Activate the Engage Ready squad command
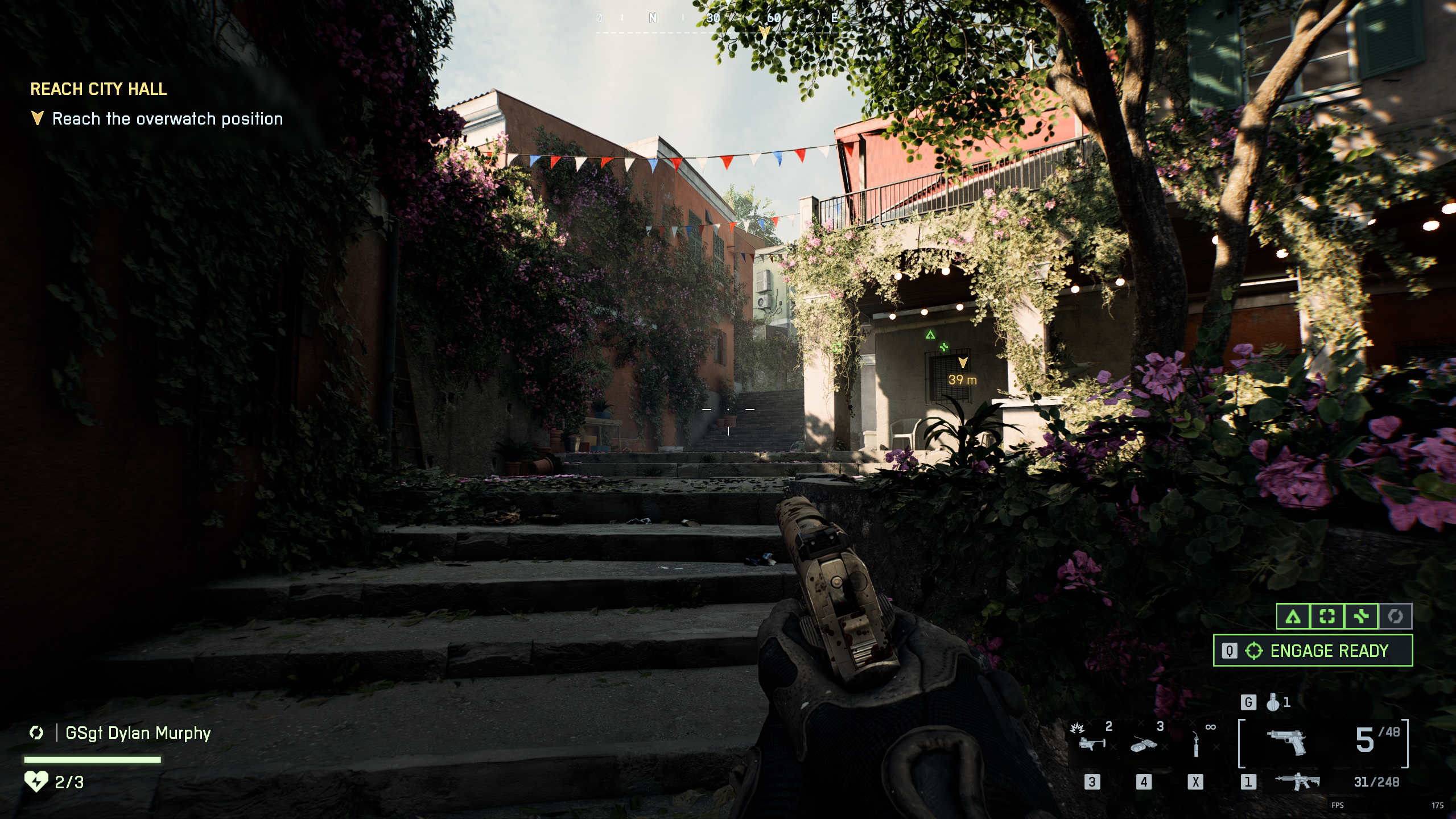The width and height of the screenshot is (1456, 819). pyautogui.click(x=1313, y=651)
